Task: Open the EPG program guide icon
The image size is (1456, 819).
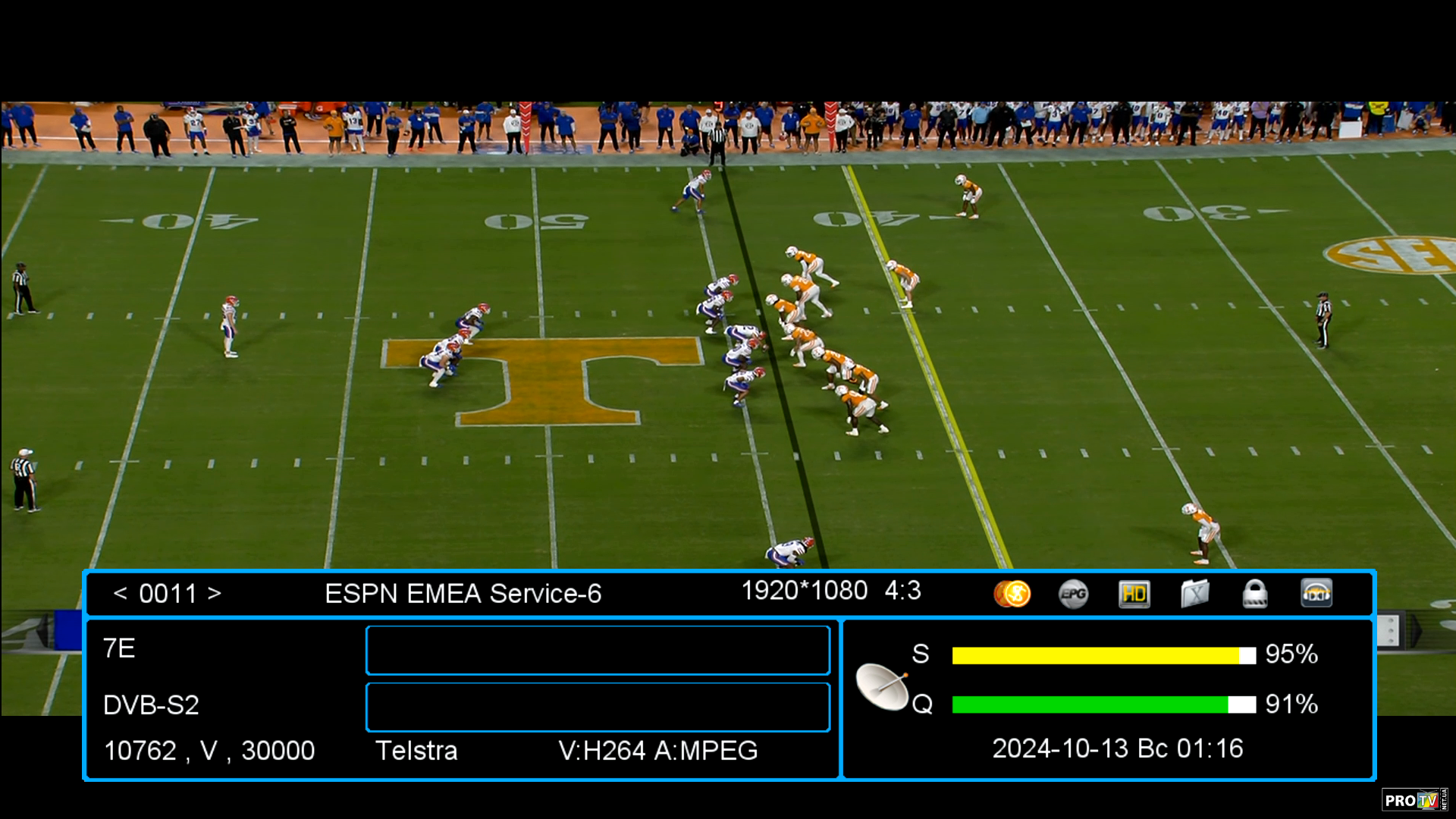Action: point(1073,594)
